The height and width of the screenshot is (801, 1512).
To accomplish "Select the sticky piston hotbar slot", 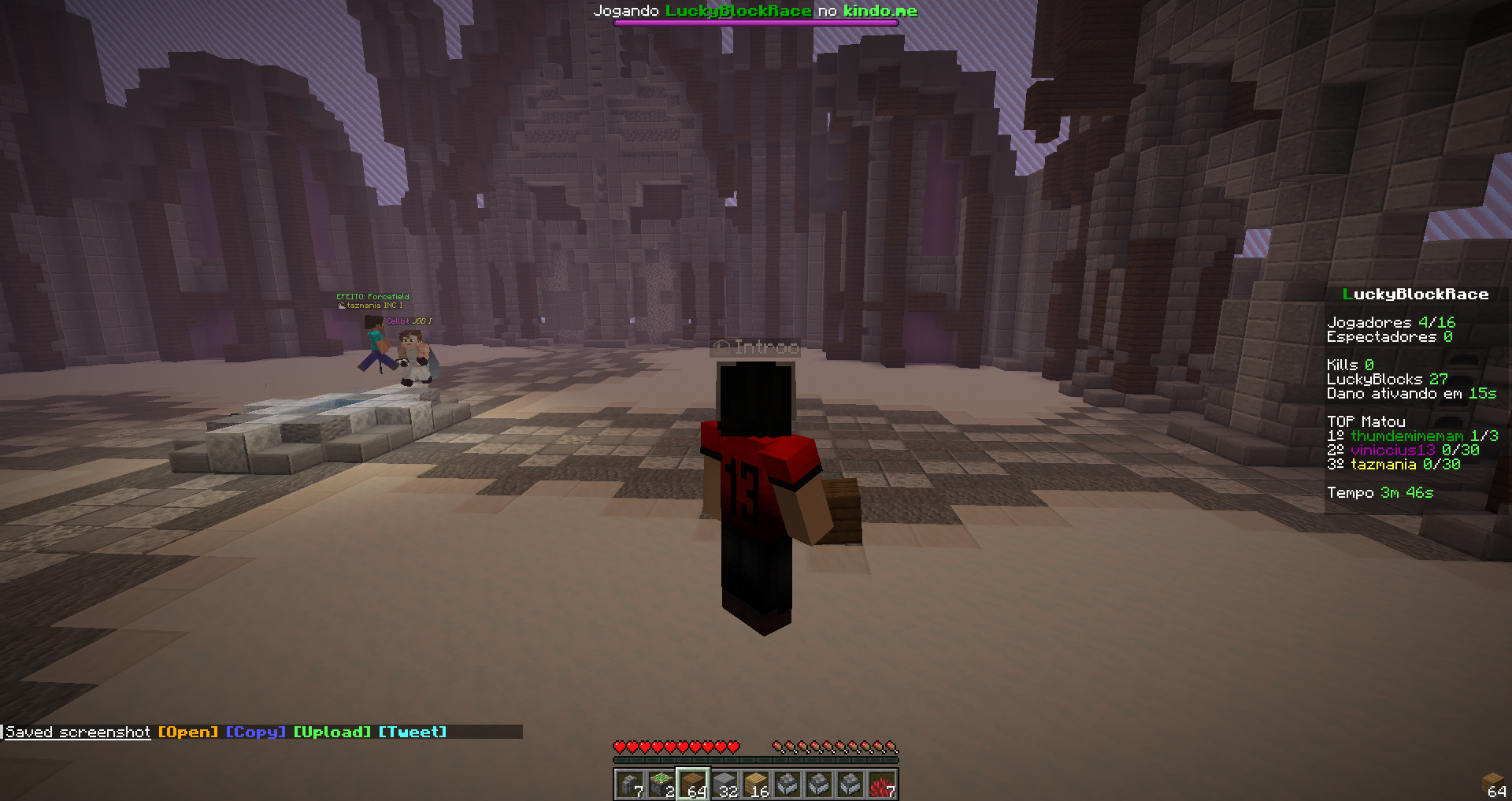I will (x=661, y=784).
